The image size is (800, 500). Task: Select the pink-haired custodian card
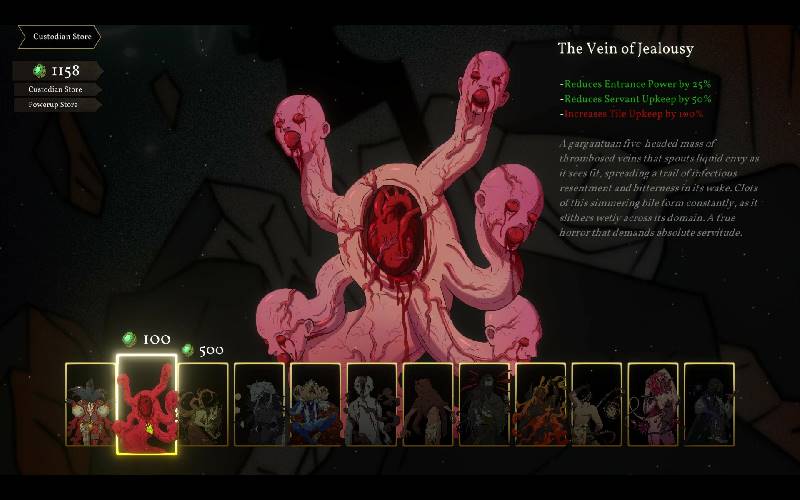653,404
